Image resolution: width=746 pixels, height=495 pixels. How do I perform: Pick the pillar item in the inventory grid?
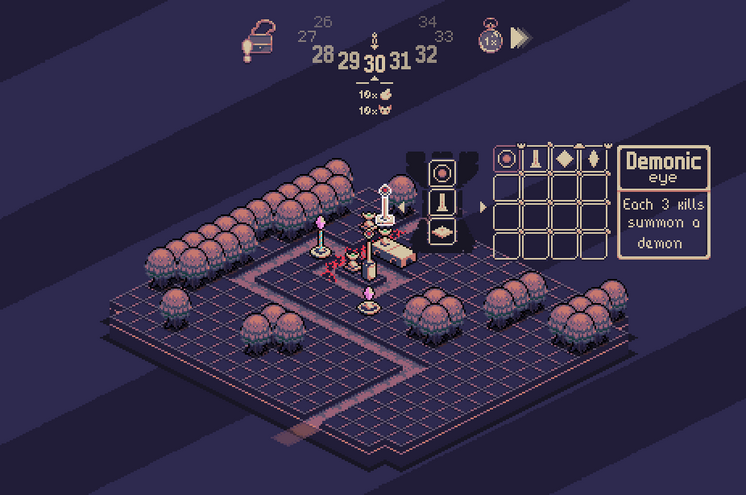click(x=536, y=159)
